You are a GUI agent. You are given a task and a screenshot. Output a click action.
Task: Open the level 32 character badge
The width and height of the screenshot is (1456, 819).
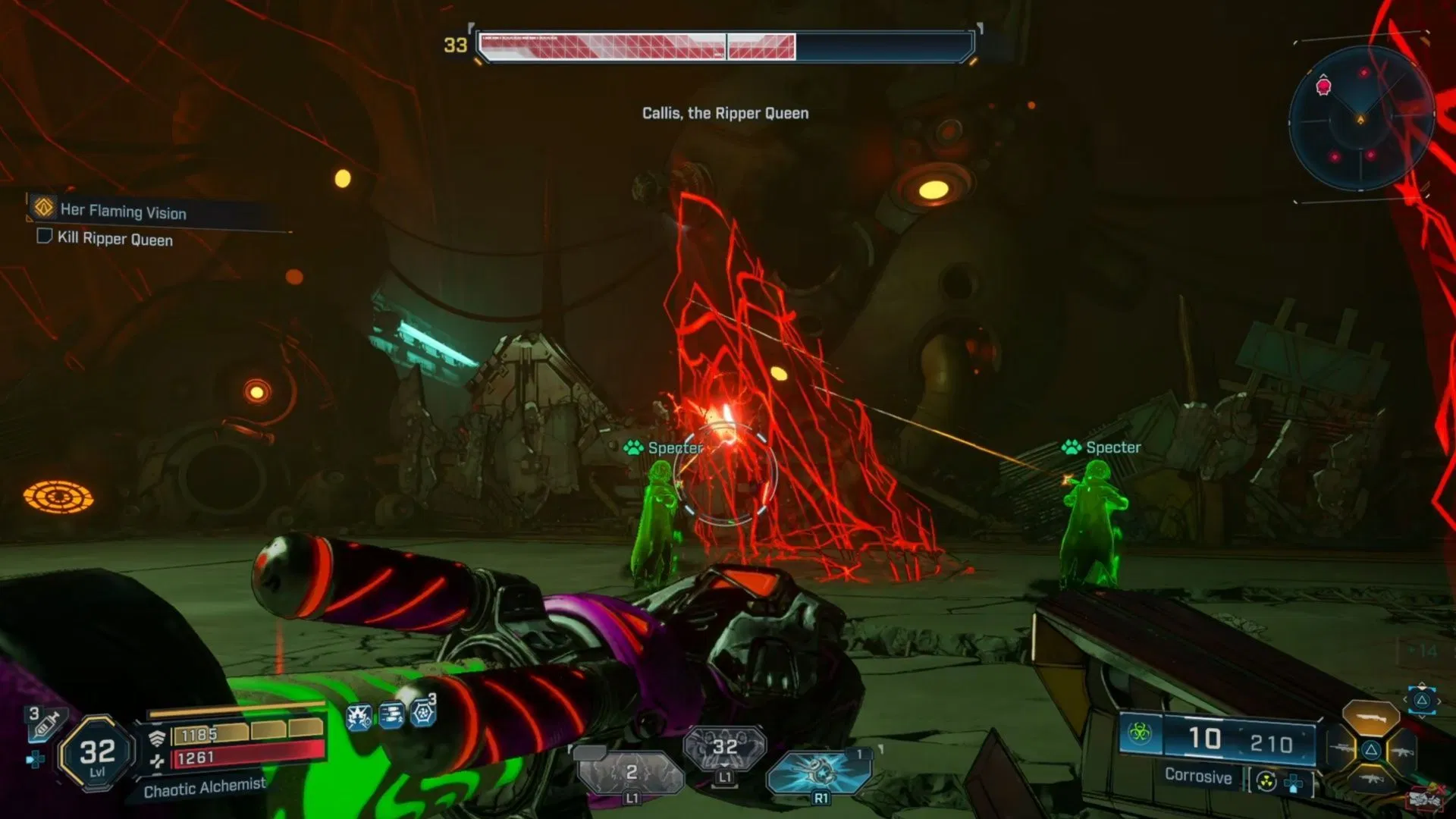[97, 754]
